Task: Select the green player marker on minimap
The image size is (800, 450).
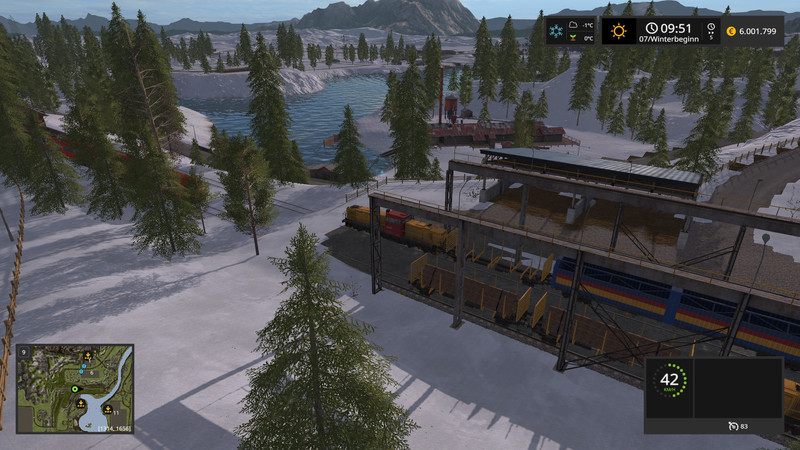Action: coord(74,389)
